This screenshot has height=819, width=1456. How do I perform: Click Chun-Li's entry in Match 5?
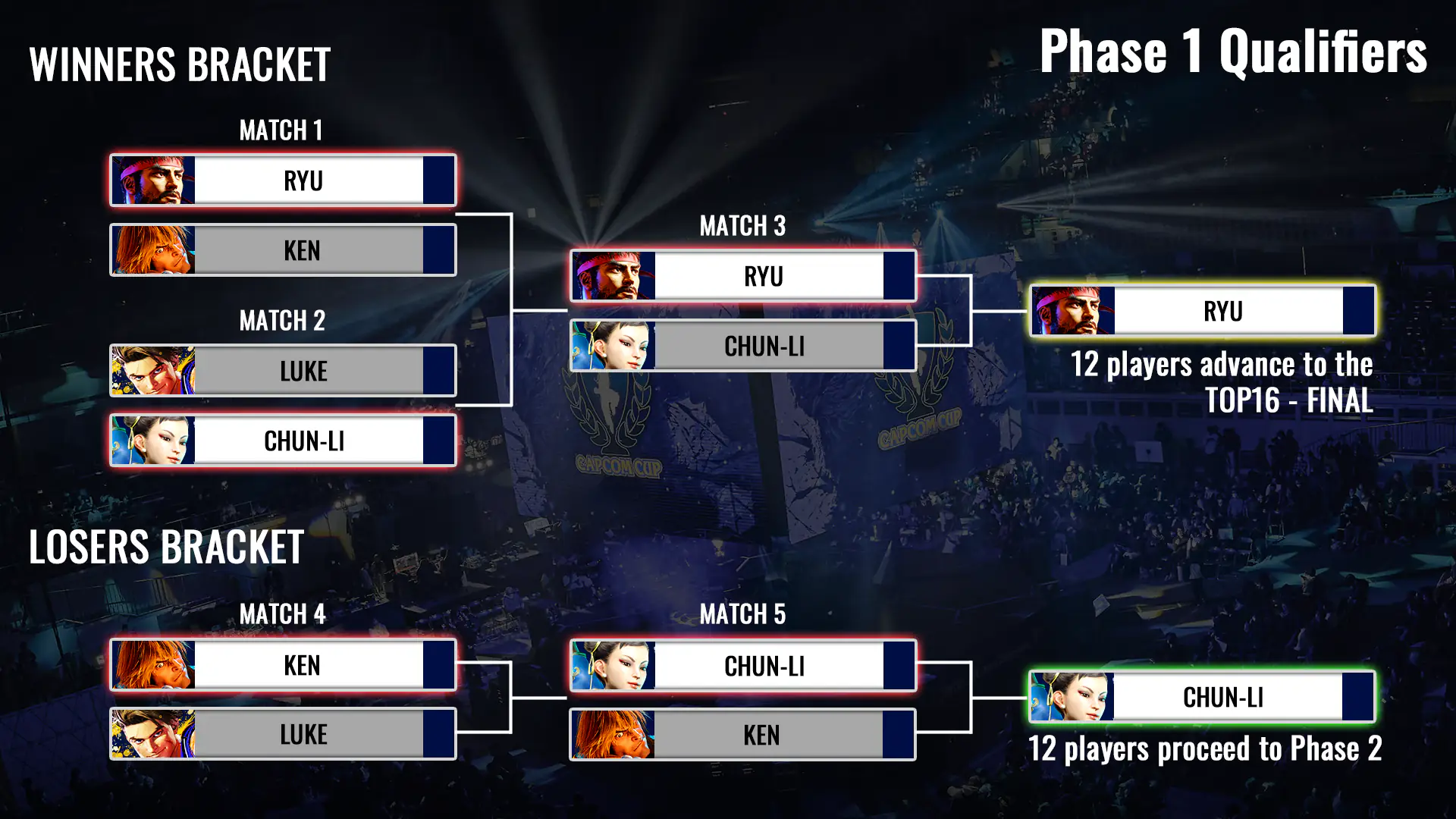(743, 666)
